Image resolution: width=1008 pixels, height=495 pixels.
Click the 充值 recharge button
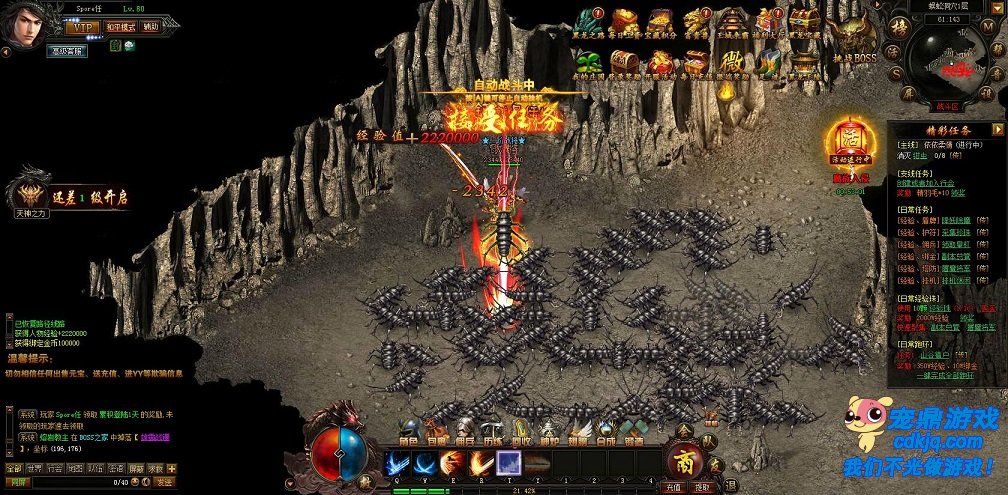pyautogui.click(x=674, y=487)
